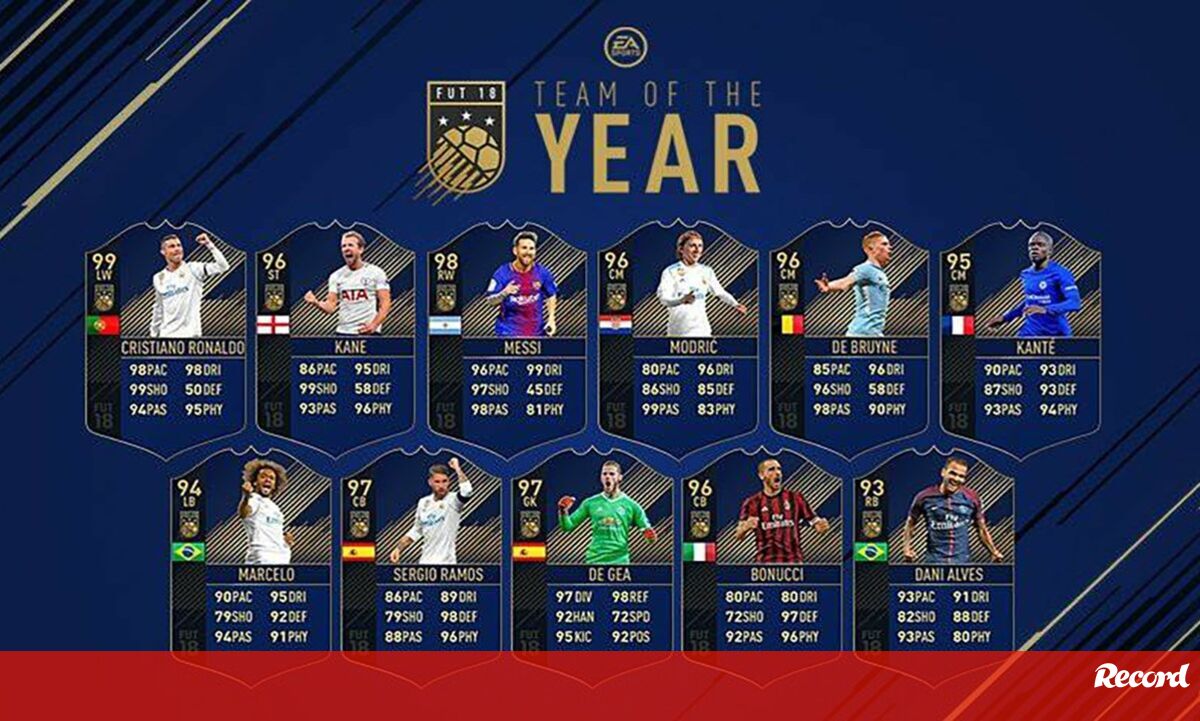1200x721 pixels.
Task: Open the Dani Alves 93 RB card
Action: tap(934, 555)
